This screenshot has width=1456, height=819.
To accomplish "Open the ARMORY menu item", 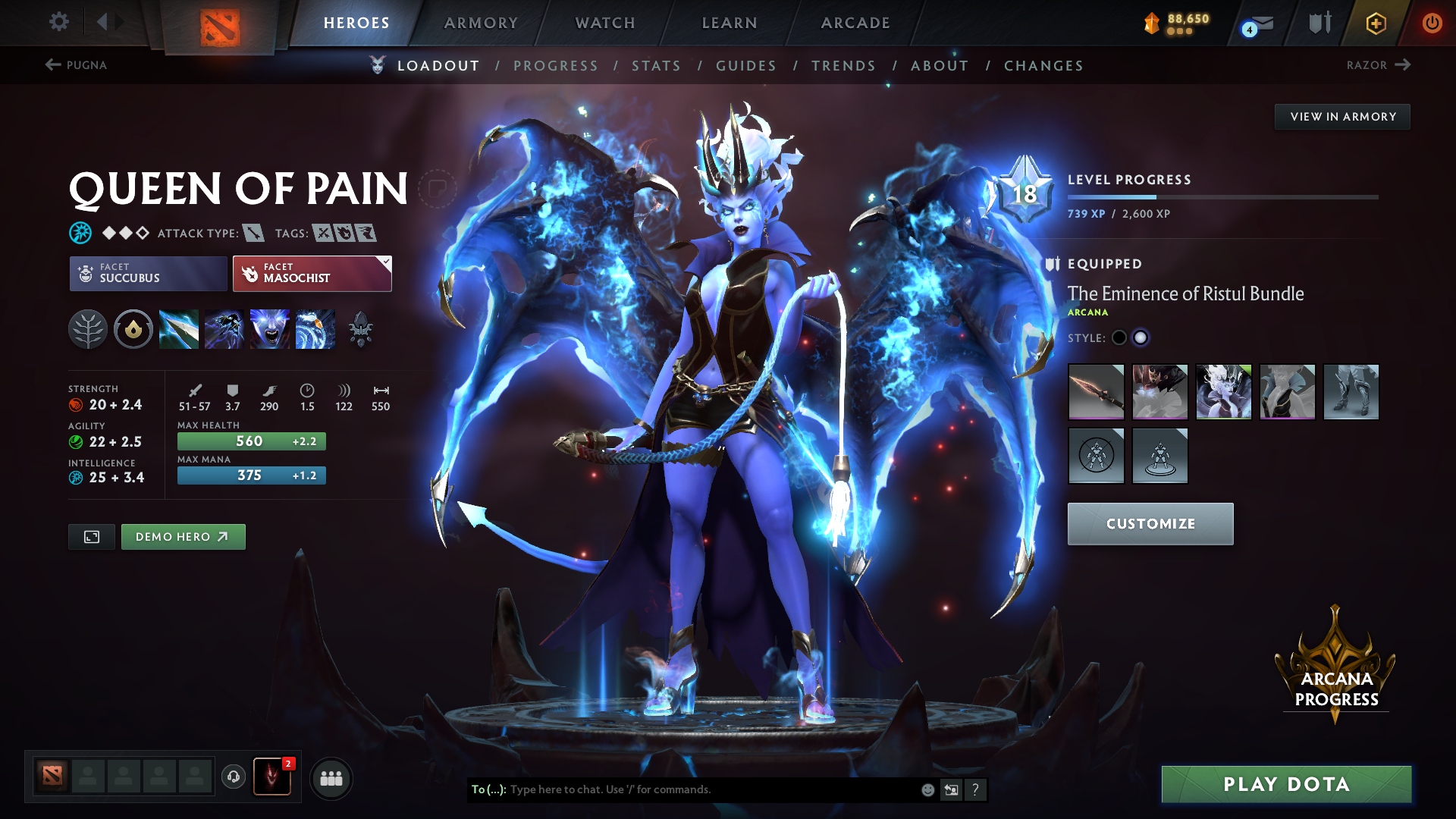I will coord(481,23).
